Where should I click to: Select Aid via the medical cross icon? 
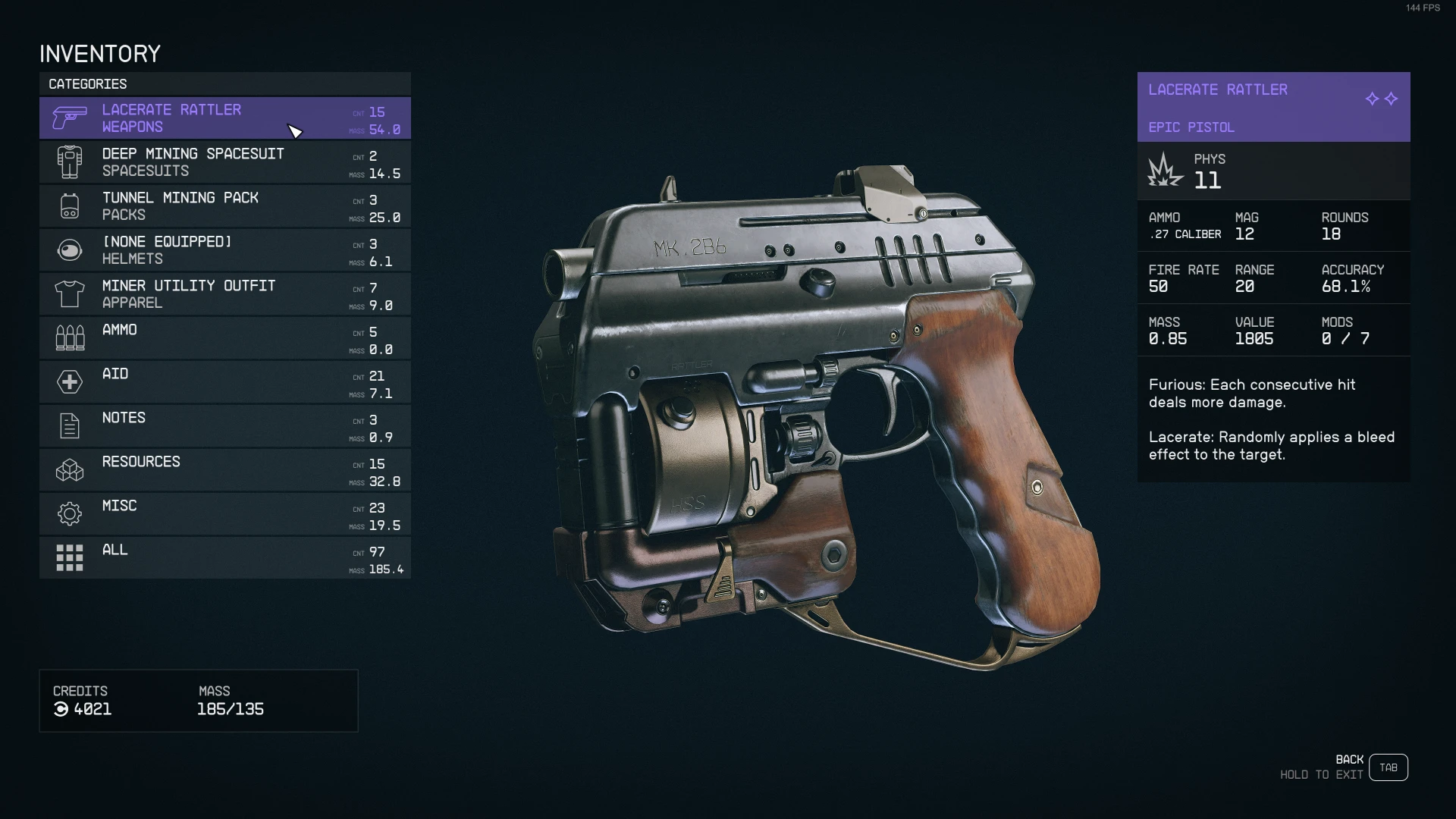pos(69,381)
